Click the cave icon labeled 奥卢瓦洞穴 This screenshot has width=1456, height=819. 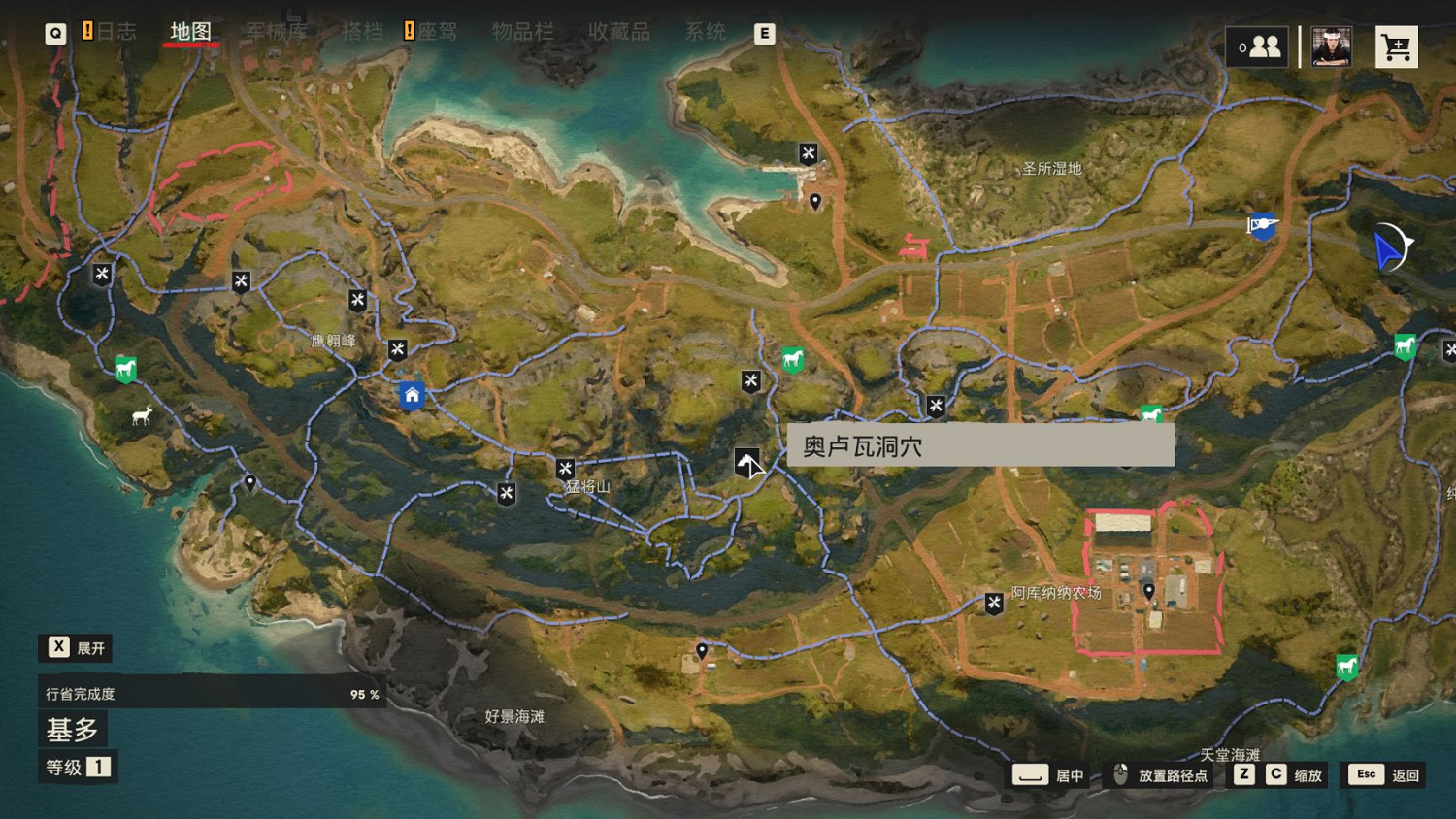[745, 462]
